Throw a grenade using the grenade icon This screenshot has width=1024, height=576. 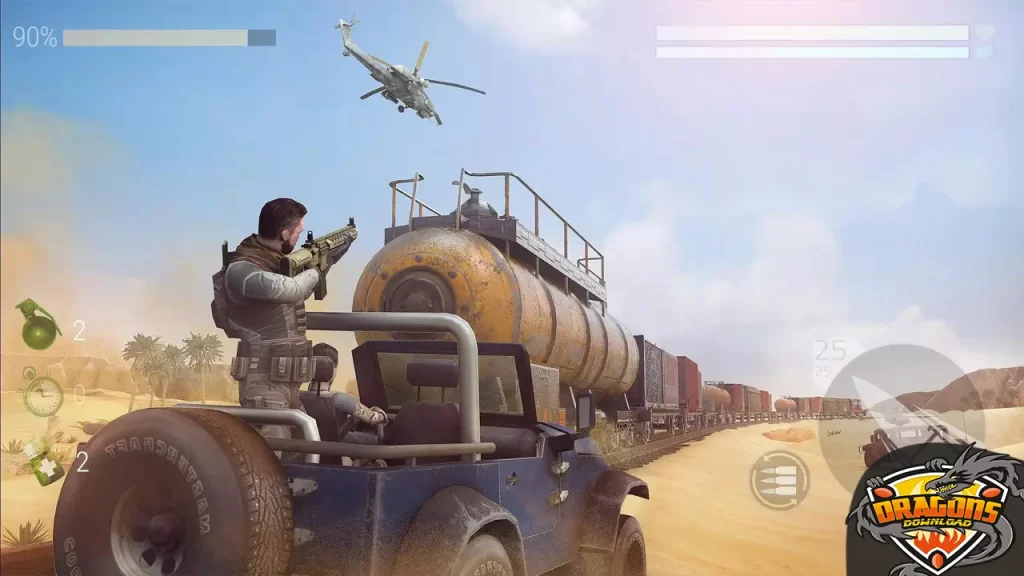click(38, 327)
